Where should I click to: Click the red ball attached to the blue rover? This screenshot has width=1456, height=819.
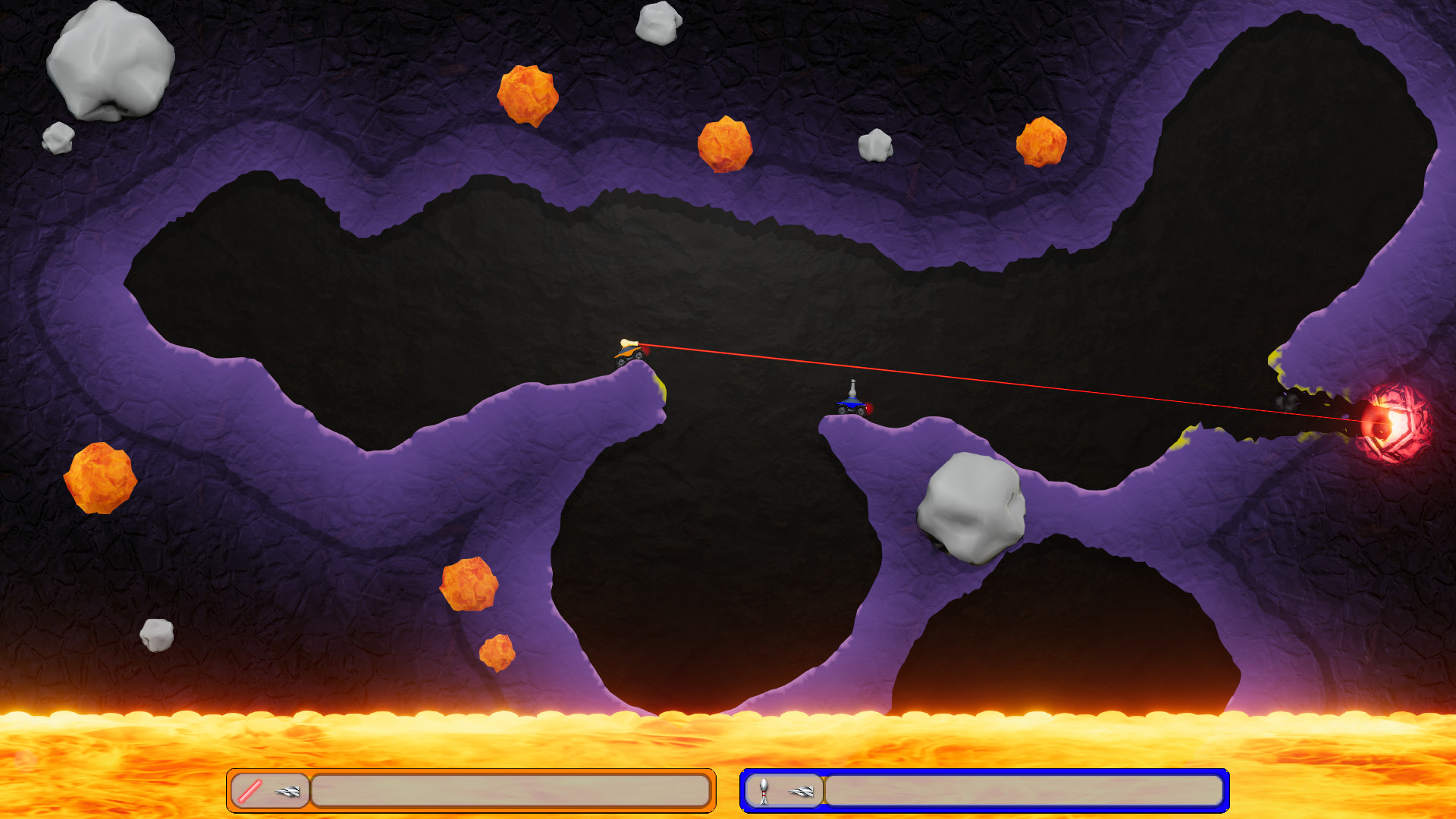click(869, 407)
